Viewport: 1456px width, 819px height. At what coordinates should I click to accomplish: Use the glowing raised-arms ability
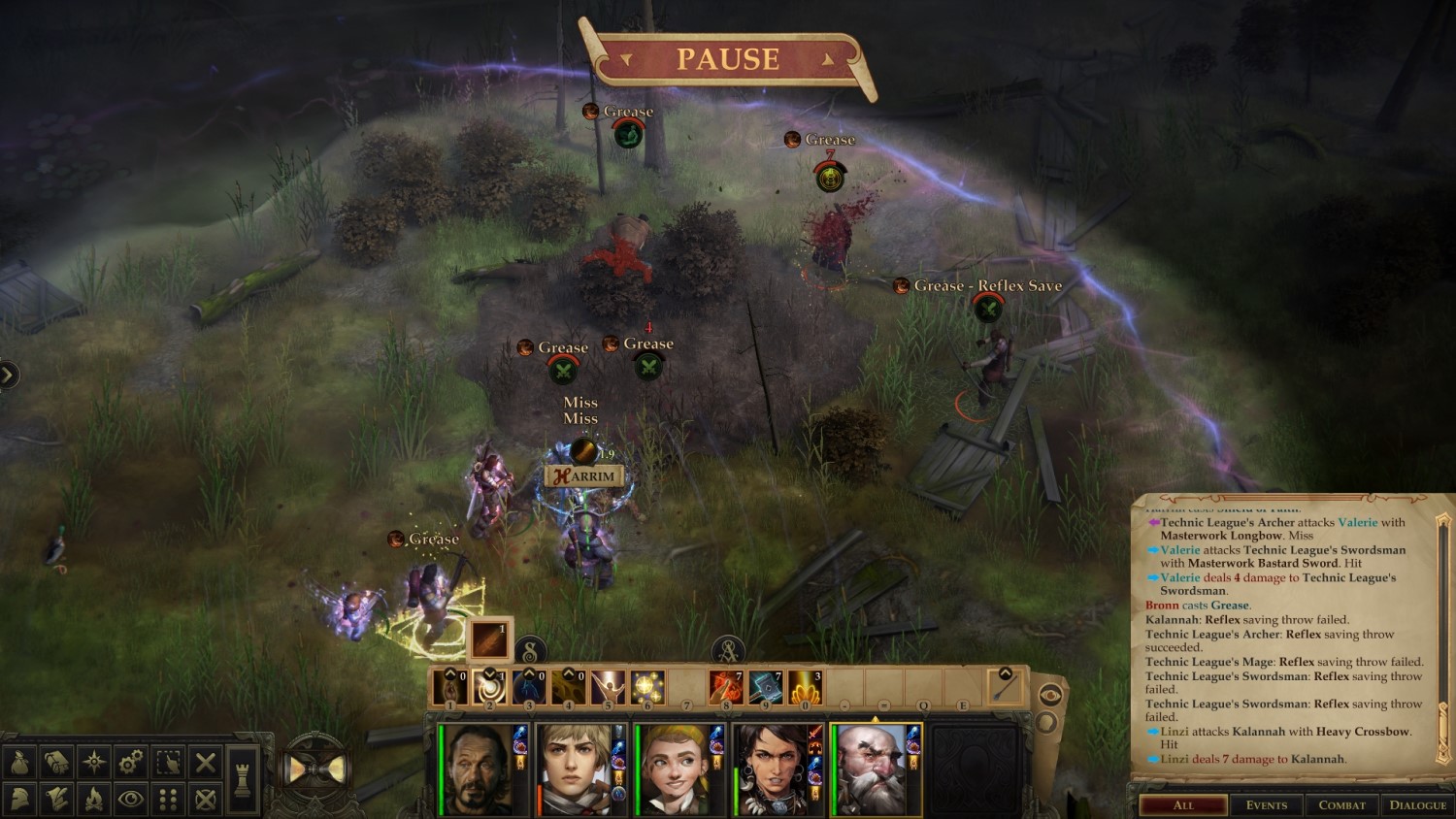(x=608, y=687)
